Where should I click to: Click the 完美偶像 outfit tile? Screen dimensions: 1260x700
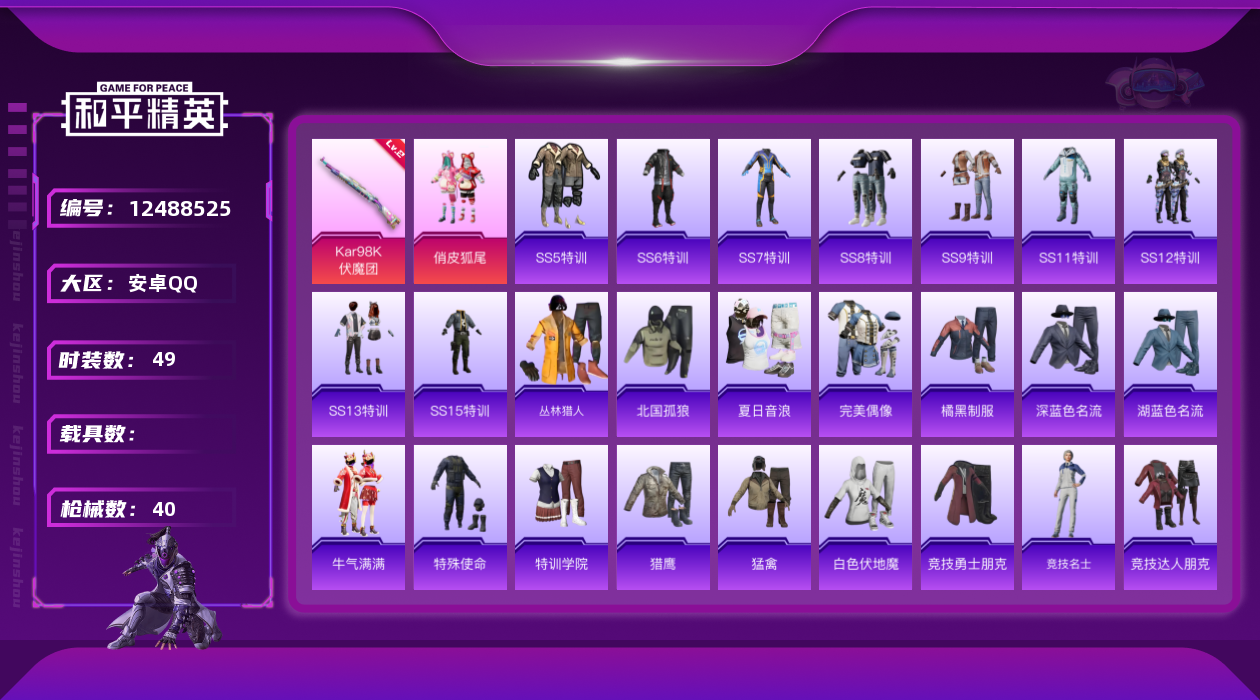[866, 364]
